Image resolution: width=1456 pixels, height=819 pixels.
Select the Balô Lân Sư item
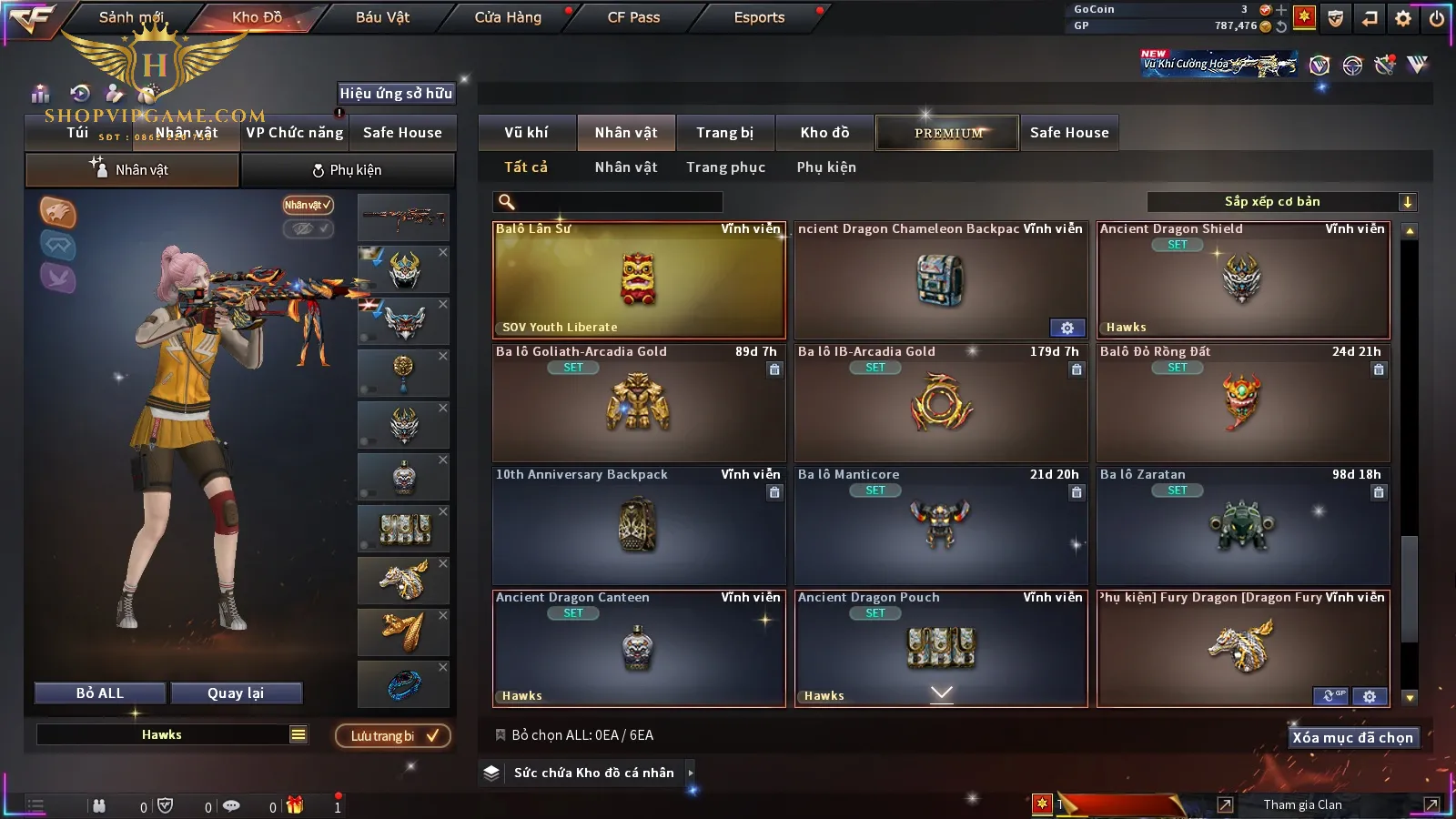tap(639, 280)
